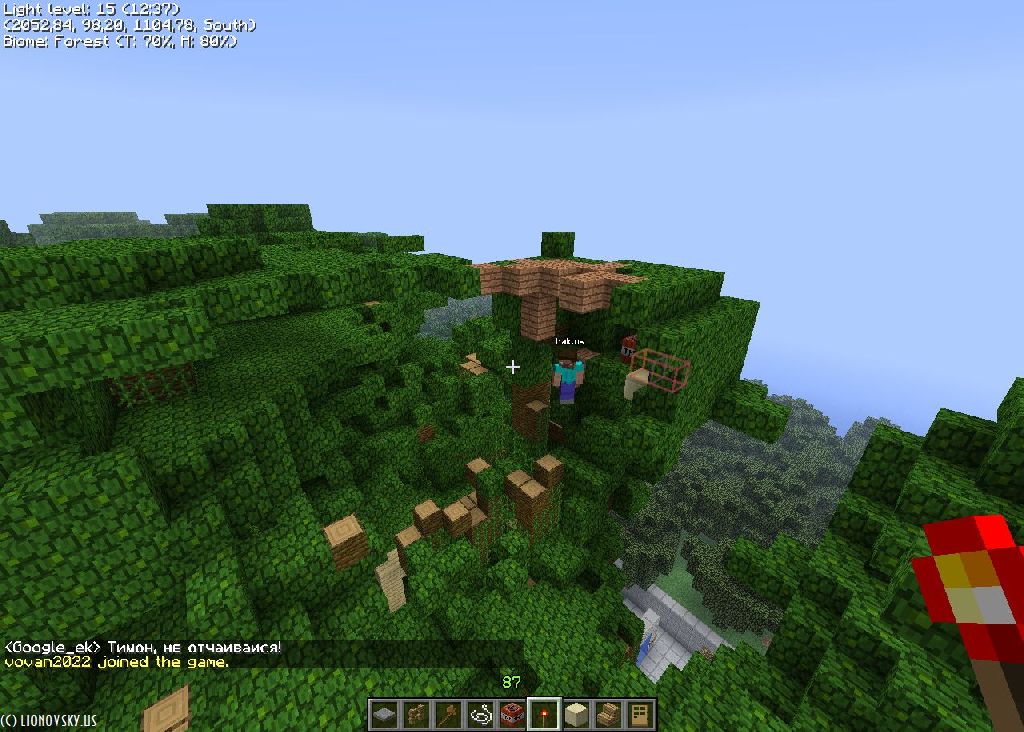Select the TNT block hotbar slot

(x=512, y=715)
